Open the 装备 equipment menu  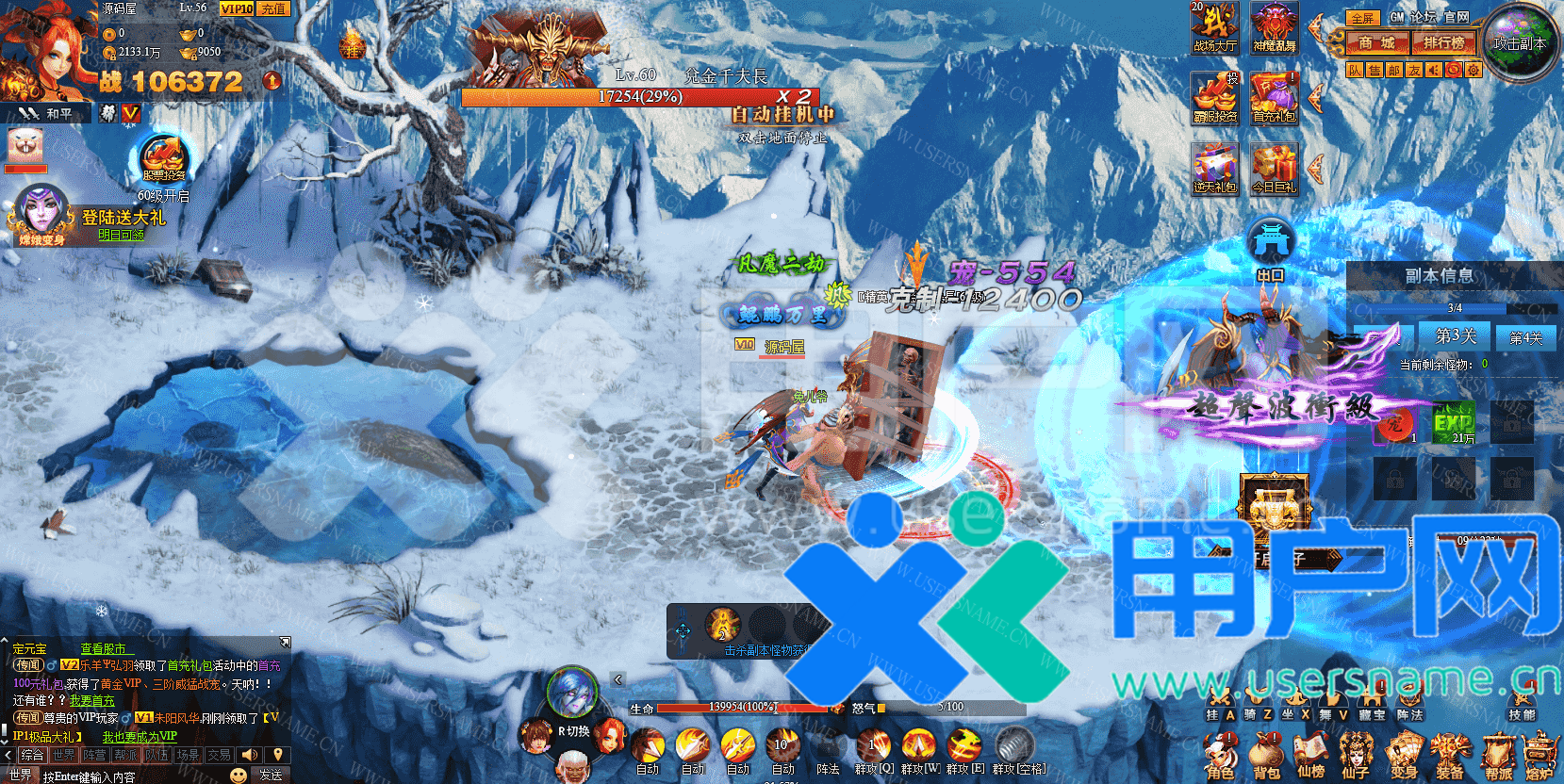(1449, 757)
